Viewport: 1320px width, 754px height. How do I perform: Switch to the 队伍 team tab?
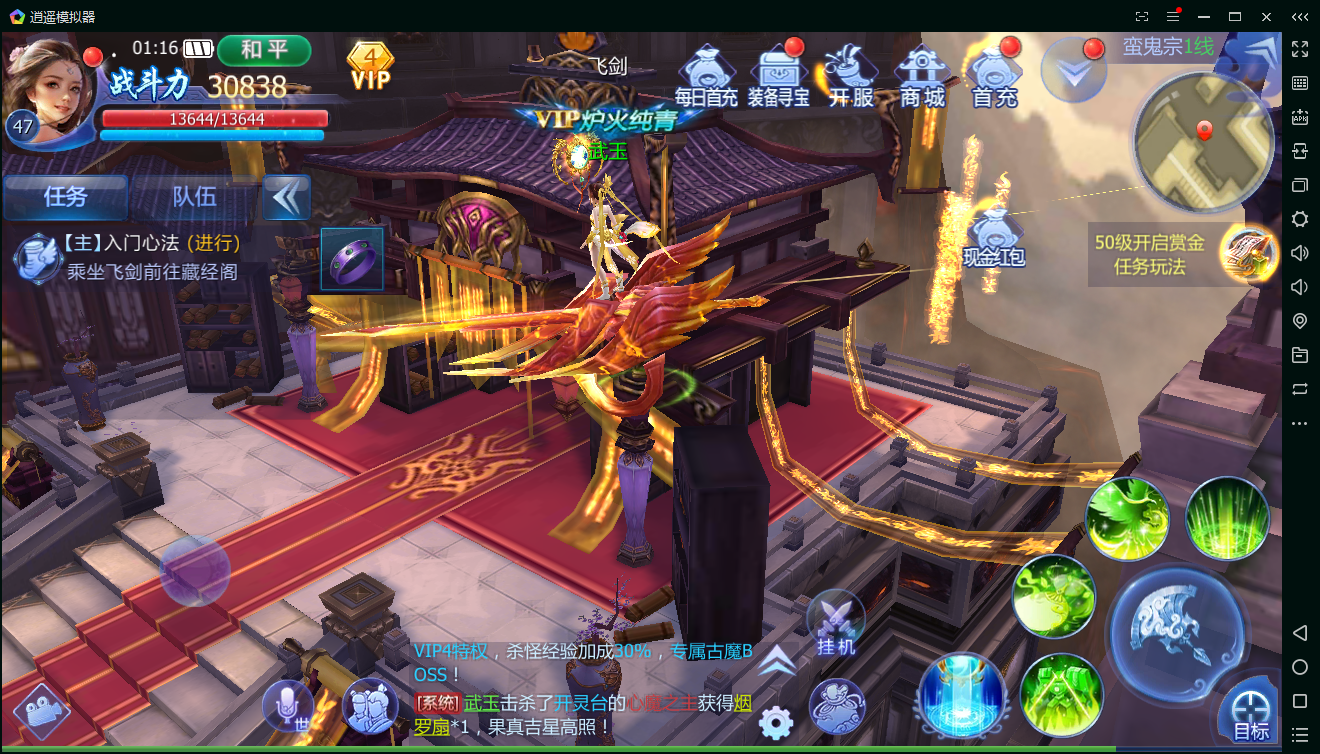tap(194, 197)
